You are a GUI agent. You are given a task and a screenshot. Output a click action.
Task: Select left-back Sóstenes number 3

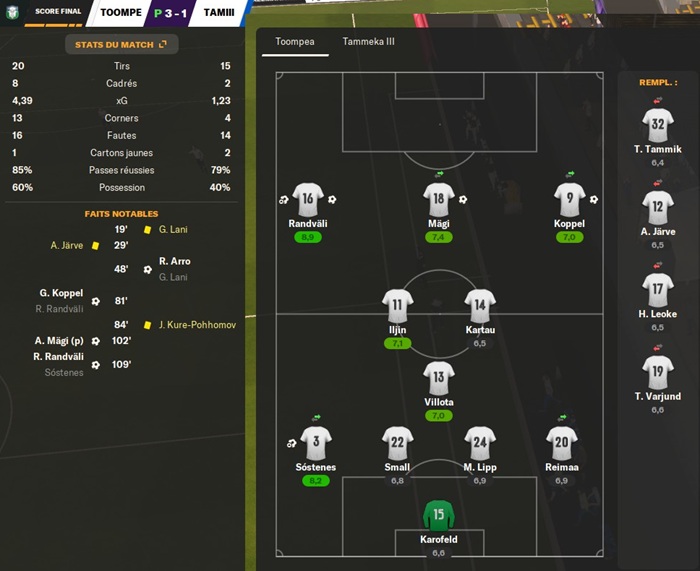pyautogui.click(x=316, y=442)
